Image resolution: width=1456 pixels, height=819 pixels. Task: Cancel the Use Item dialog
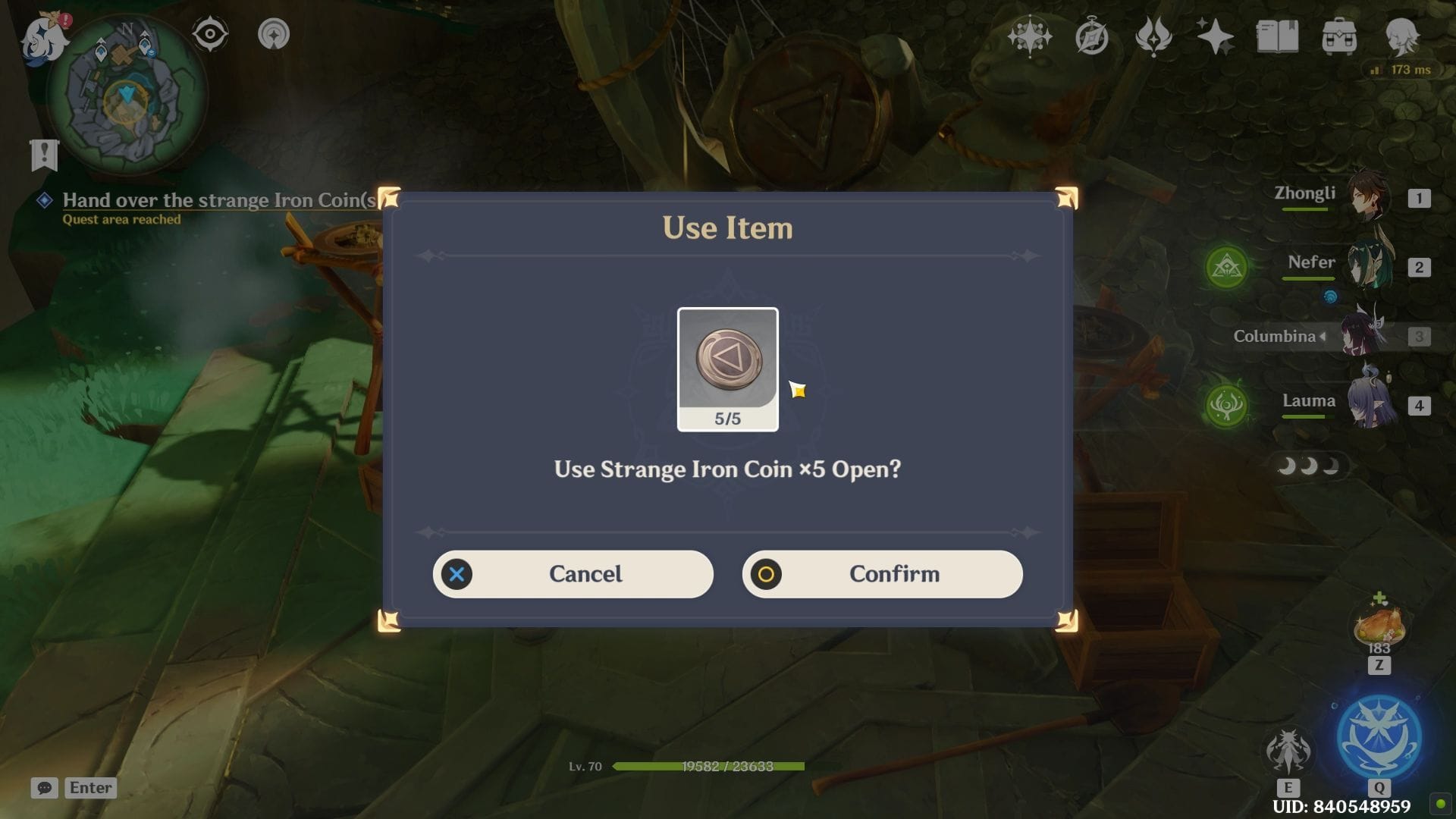[573, 574]
